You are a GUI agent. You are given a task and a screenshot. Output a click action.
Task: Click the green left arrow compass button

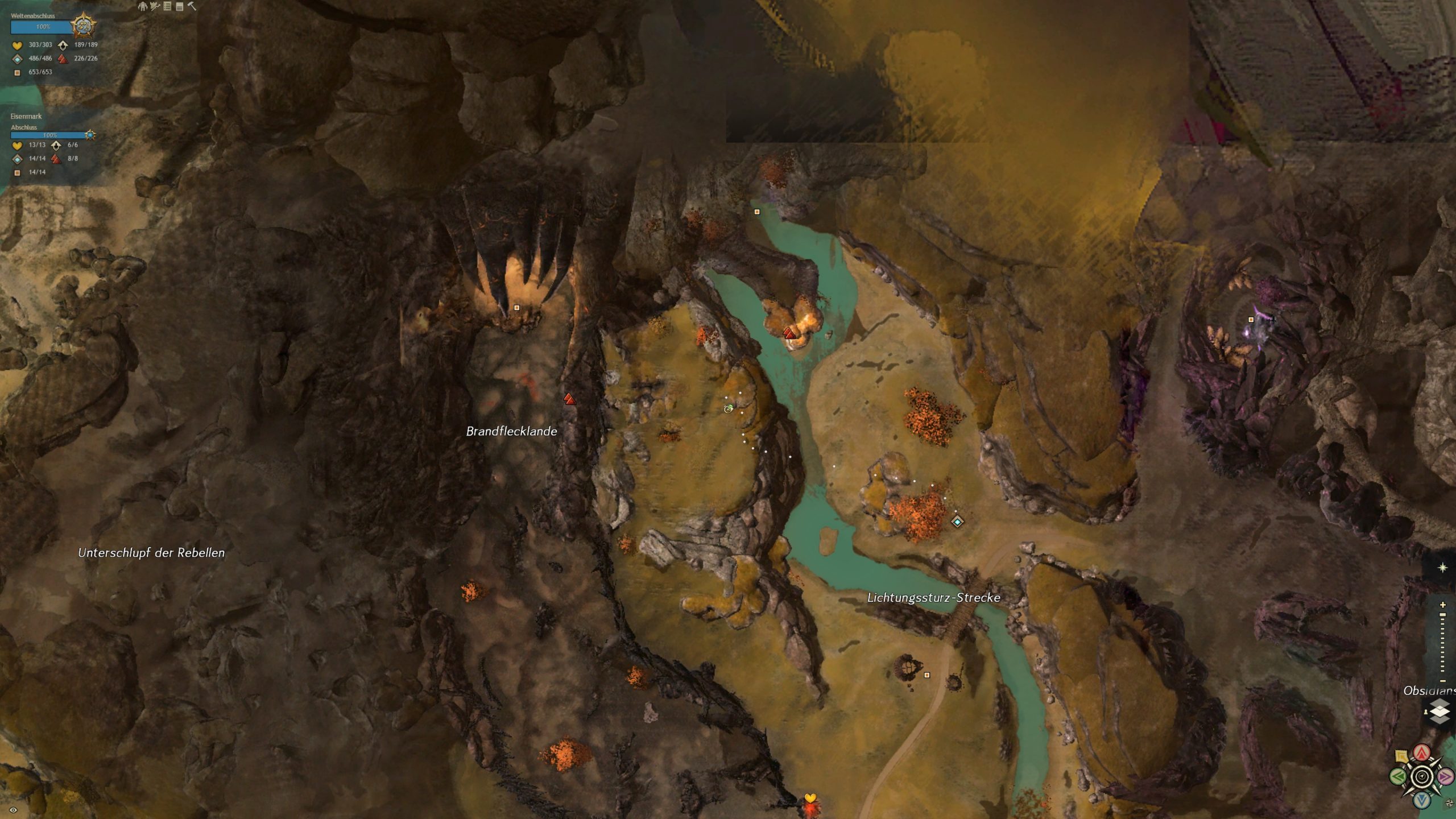(1398, 776)
